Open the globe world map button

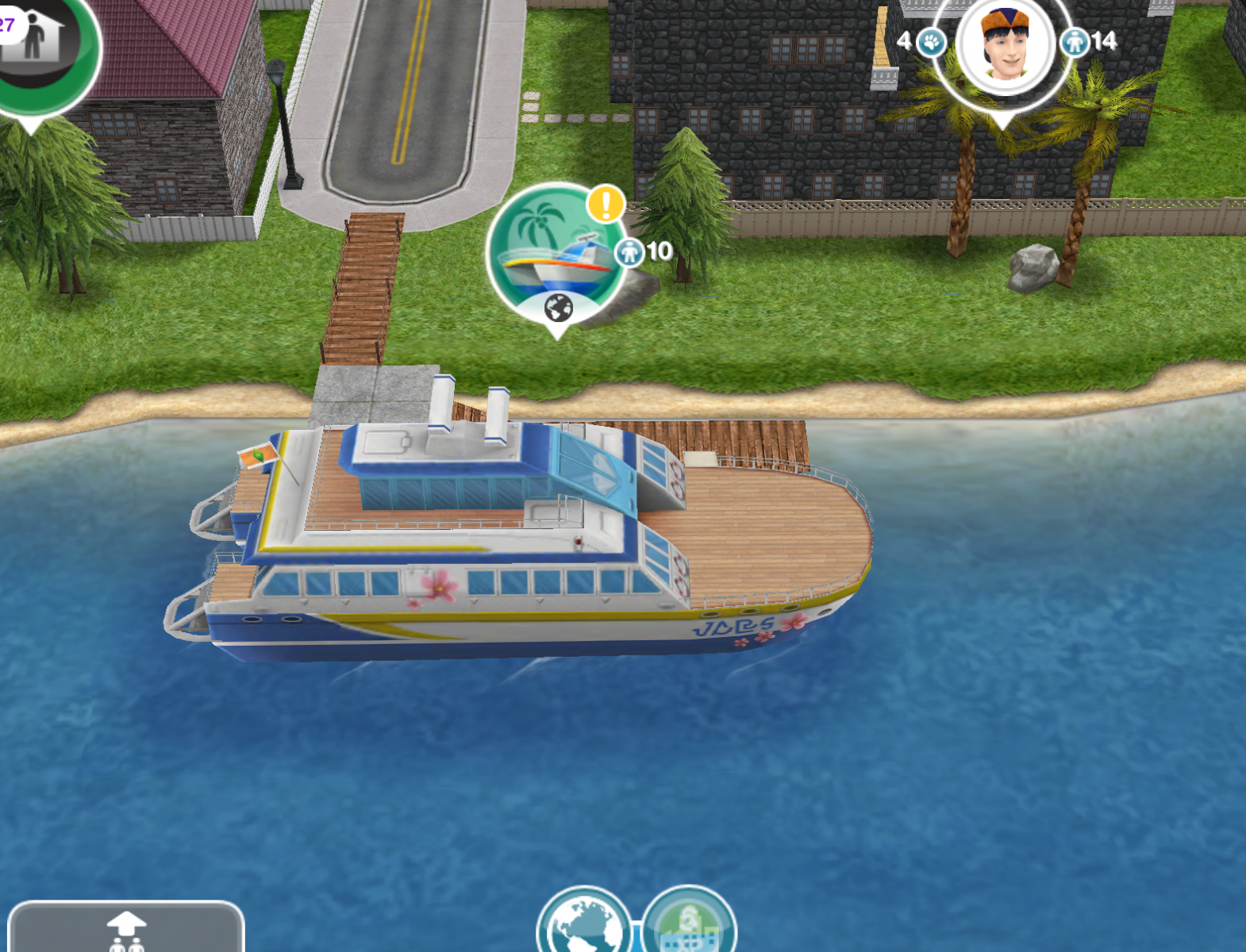[x=584, y=924]
